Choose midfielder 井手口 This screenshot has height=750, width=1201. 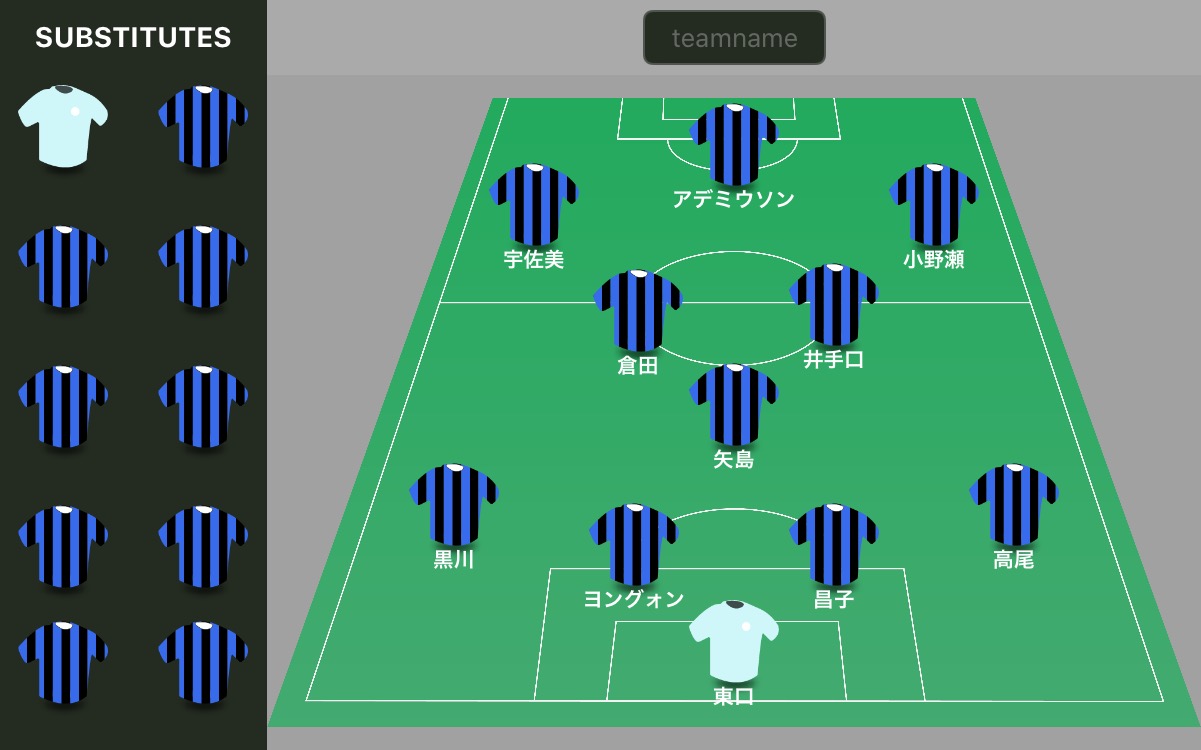[834, 305]
